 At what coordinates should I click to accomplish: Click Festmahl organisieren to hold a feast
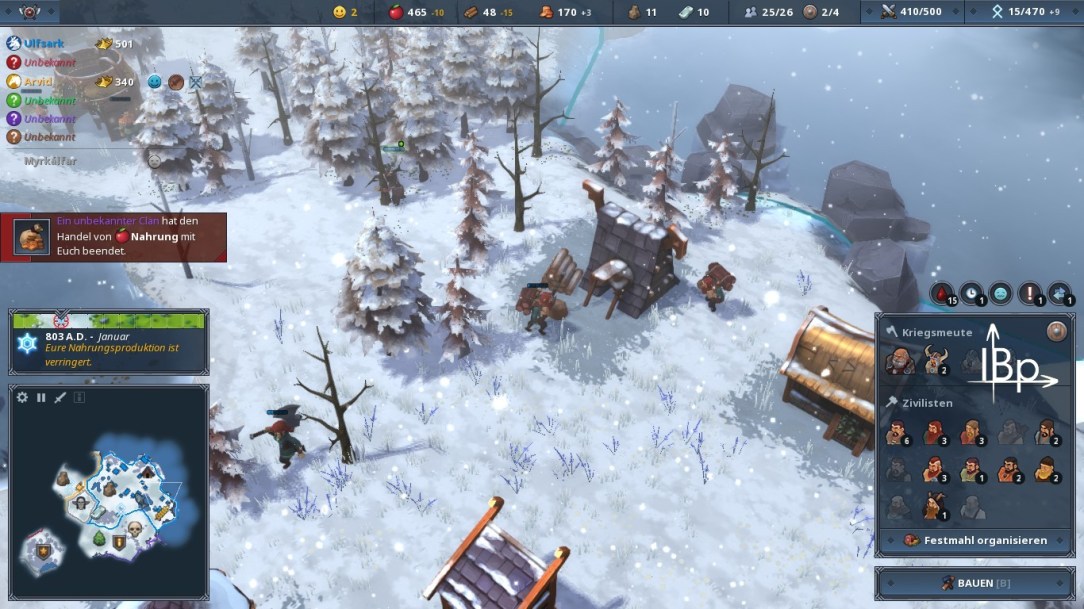(975, 540)
